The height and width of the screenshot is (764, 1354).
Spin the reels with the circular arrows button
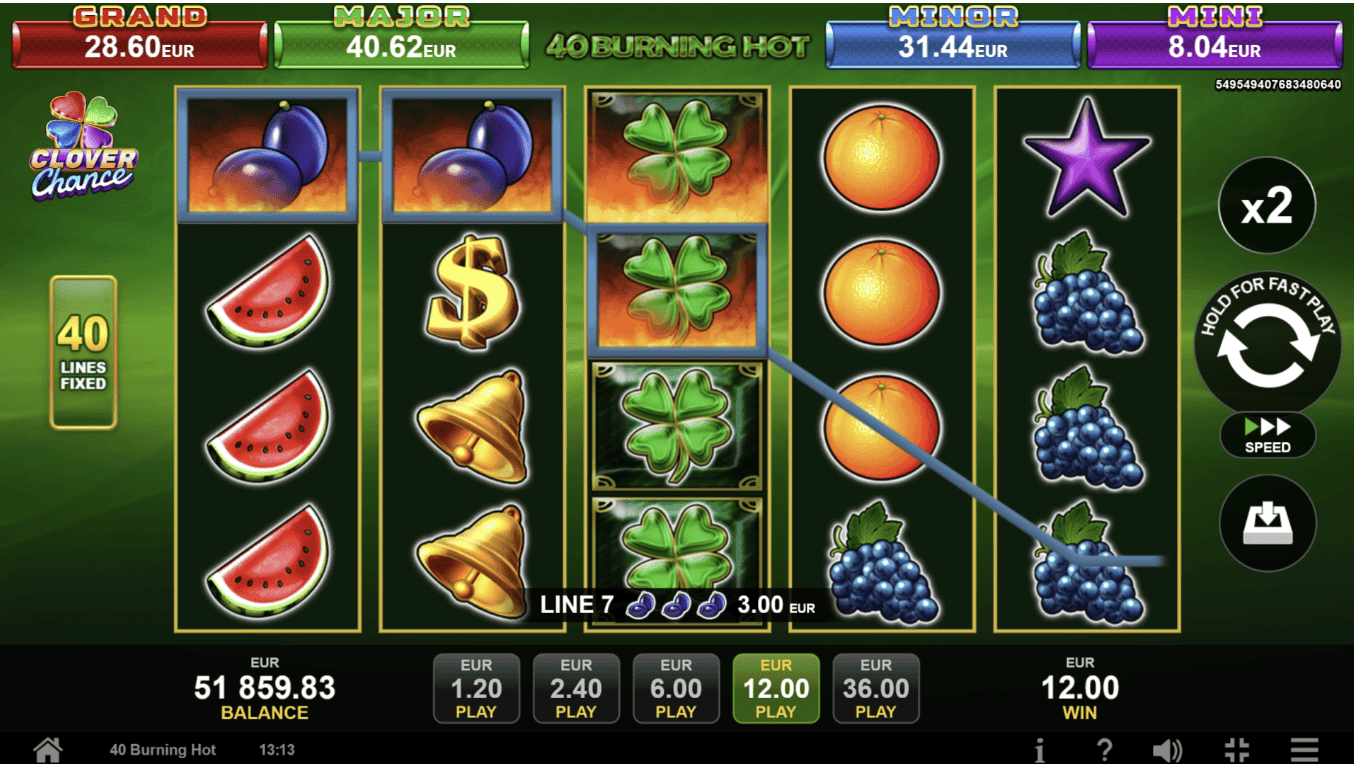click(x=1267, y=347)
